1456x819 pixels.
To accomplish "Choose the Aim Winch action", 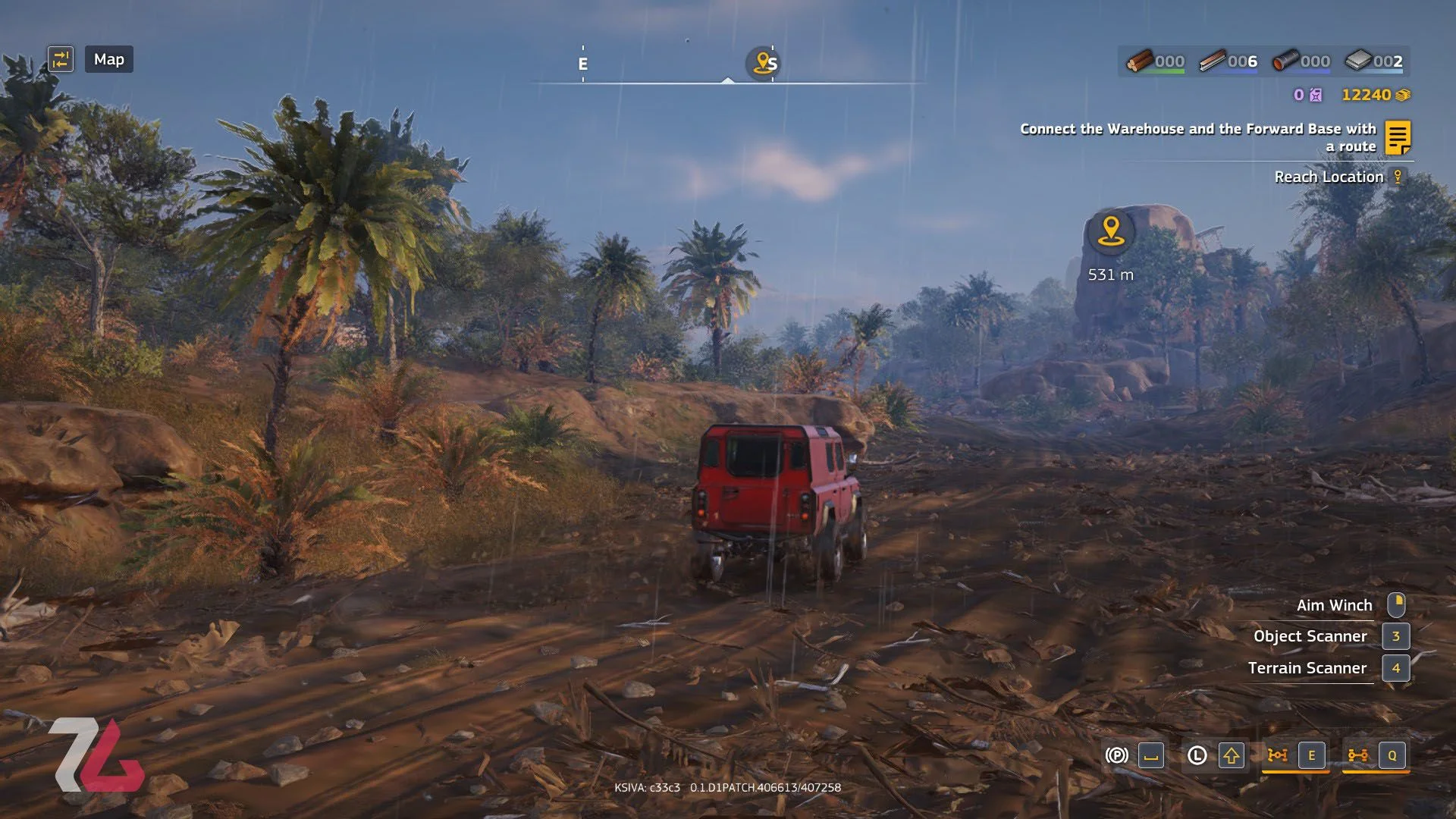I will (1334, 605).
